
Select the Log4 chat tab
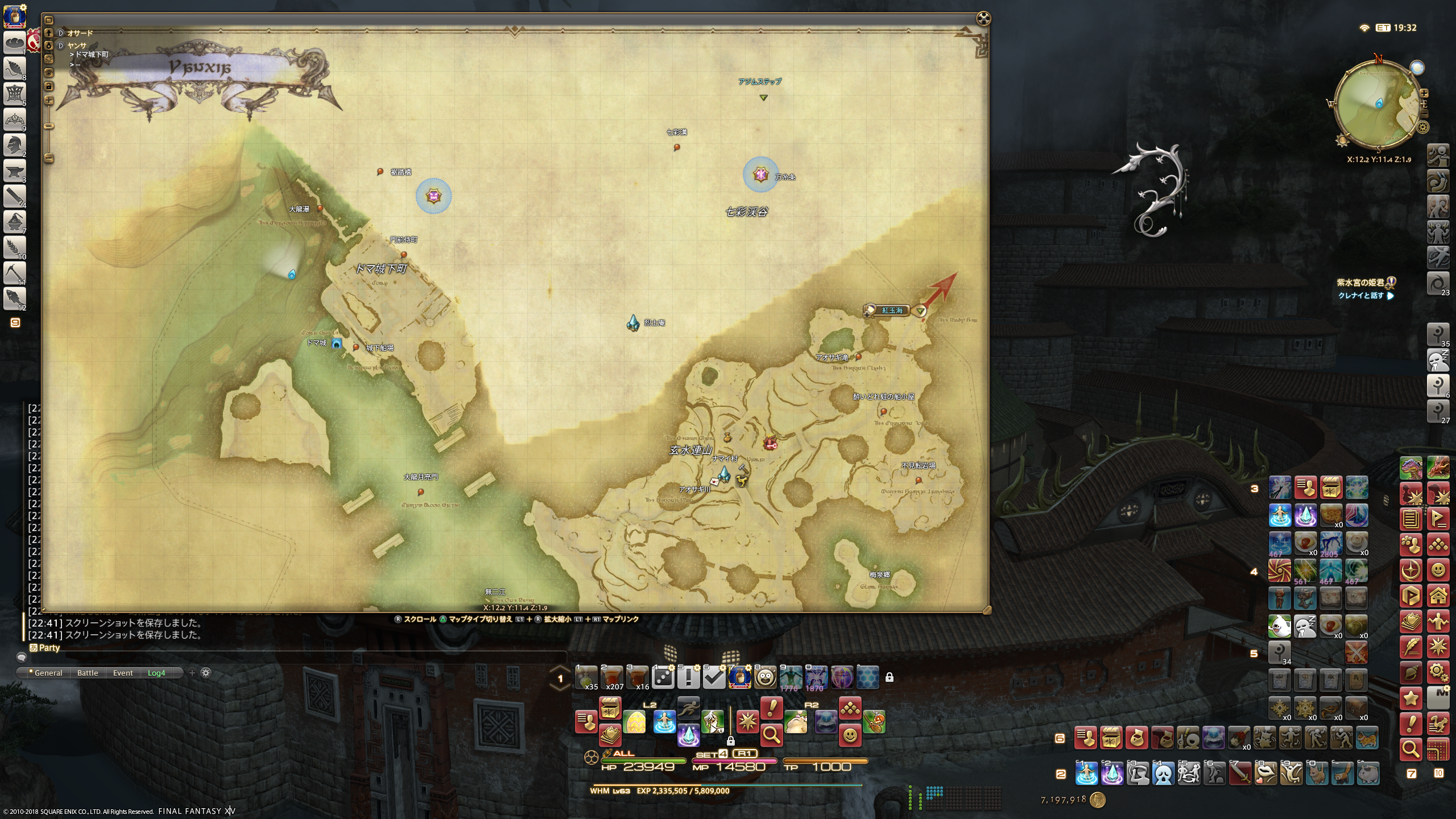156,673
